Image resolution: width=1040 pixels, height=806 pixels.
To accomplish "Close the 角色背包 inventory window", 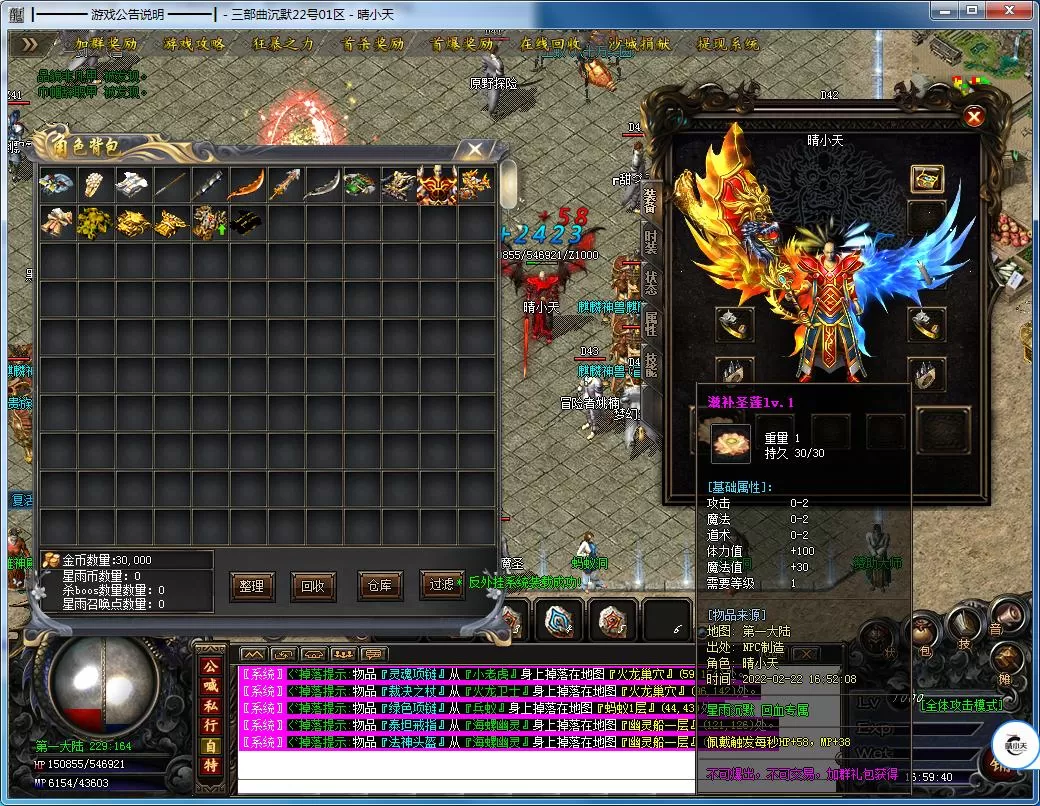I will point(470,150).
